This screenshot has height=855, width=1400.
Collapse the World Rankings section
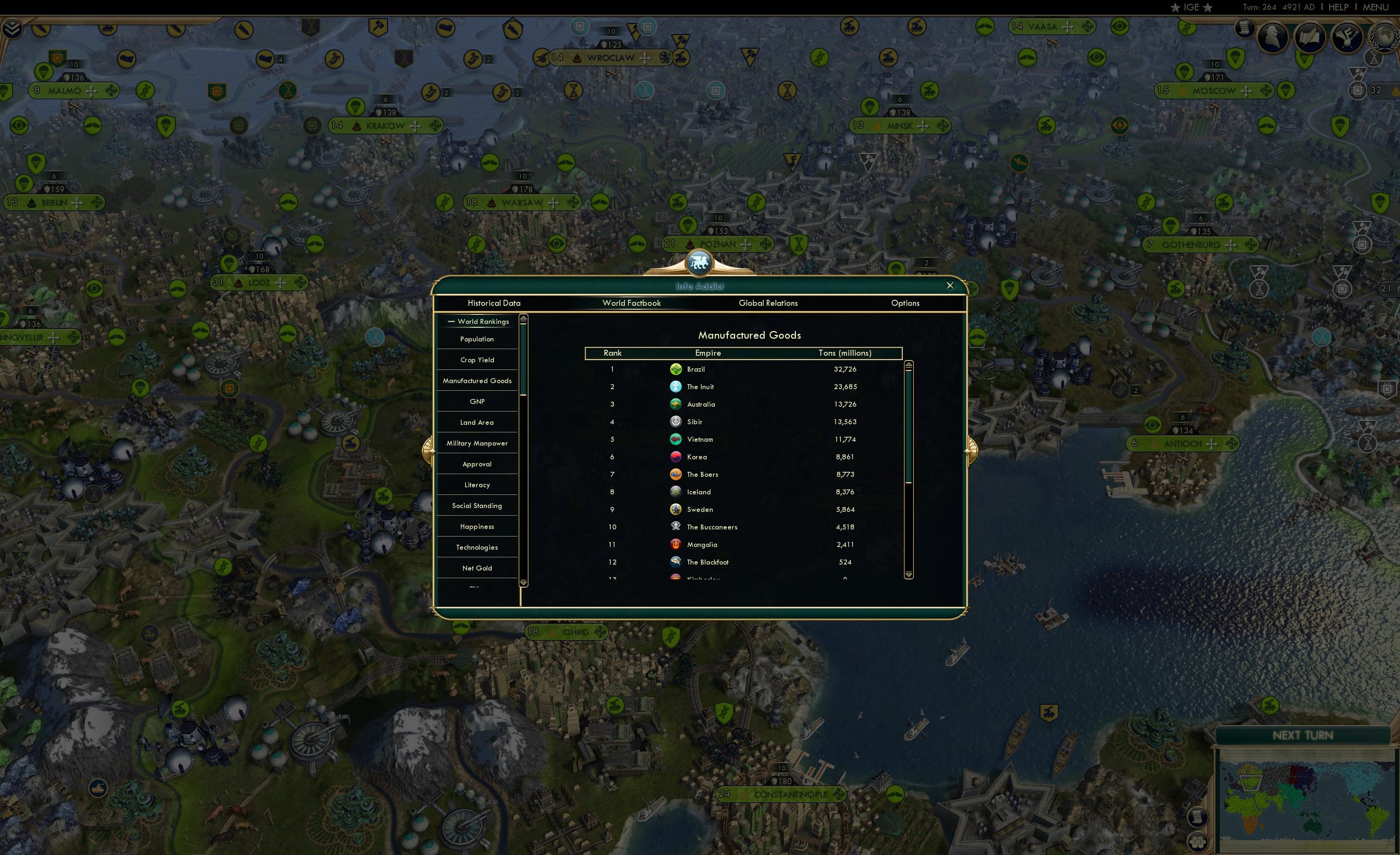[452, 321]
